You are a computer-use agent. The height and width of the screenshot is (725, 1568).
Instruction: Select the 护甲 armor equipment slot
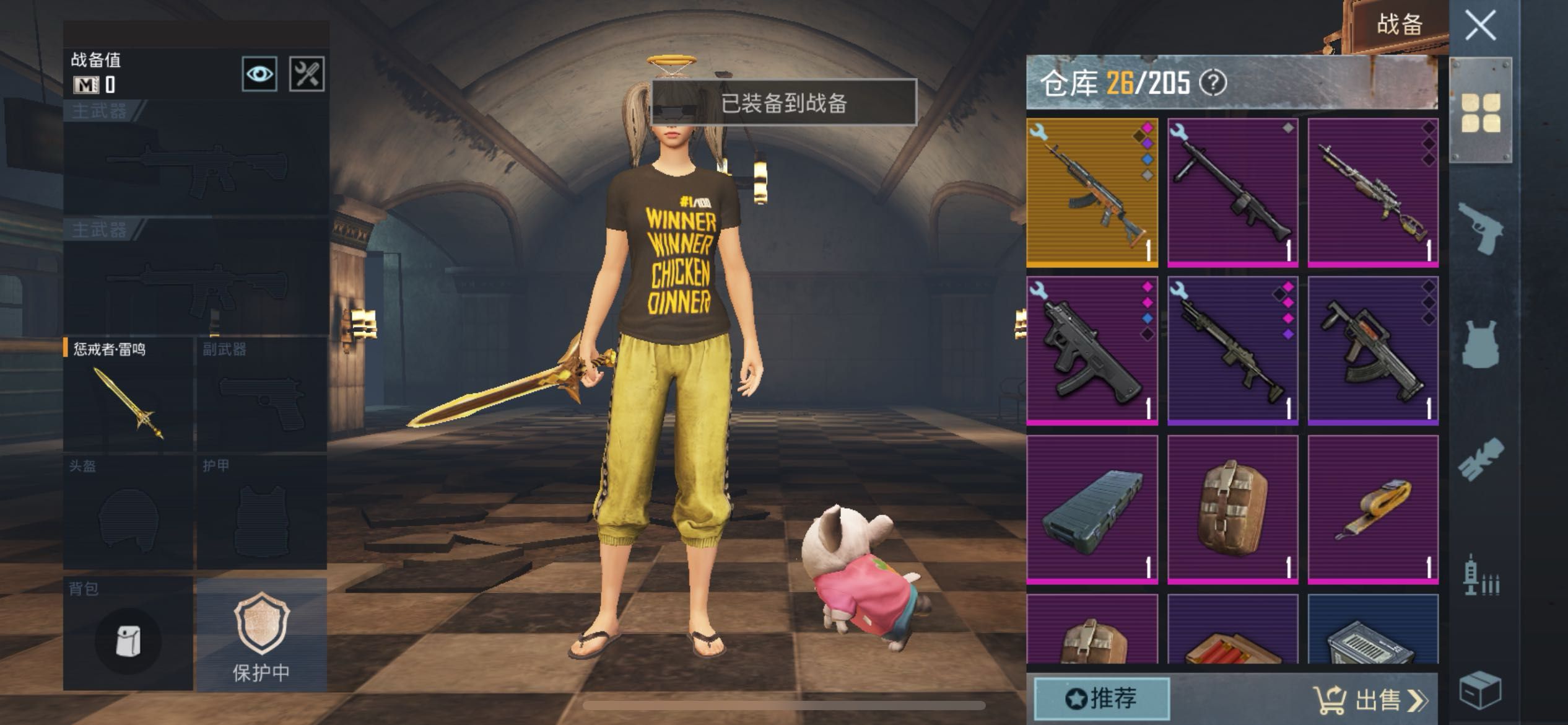point(261,513)
